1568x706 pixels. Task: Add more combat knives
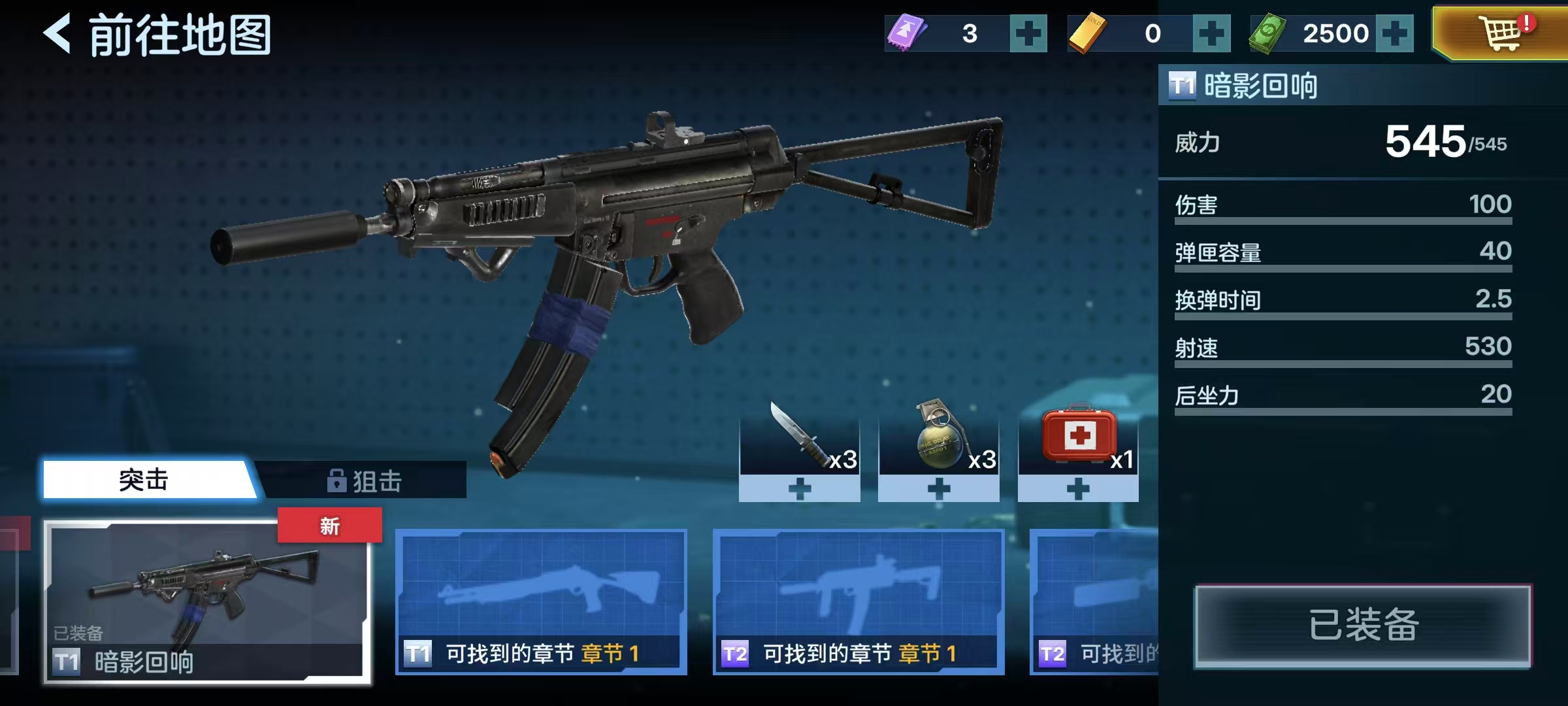pyautogui.click(x=799, y=489)
